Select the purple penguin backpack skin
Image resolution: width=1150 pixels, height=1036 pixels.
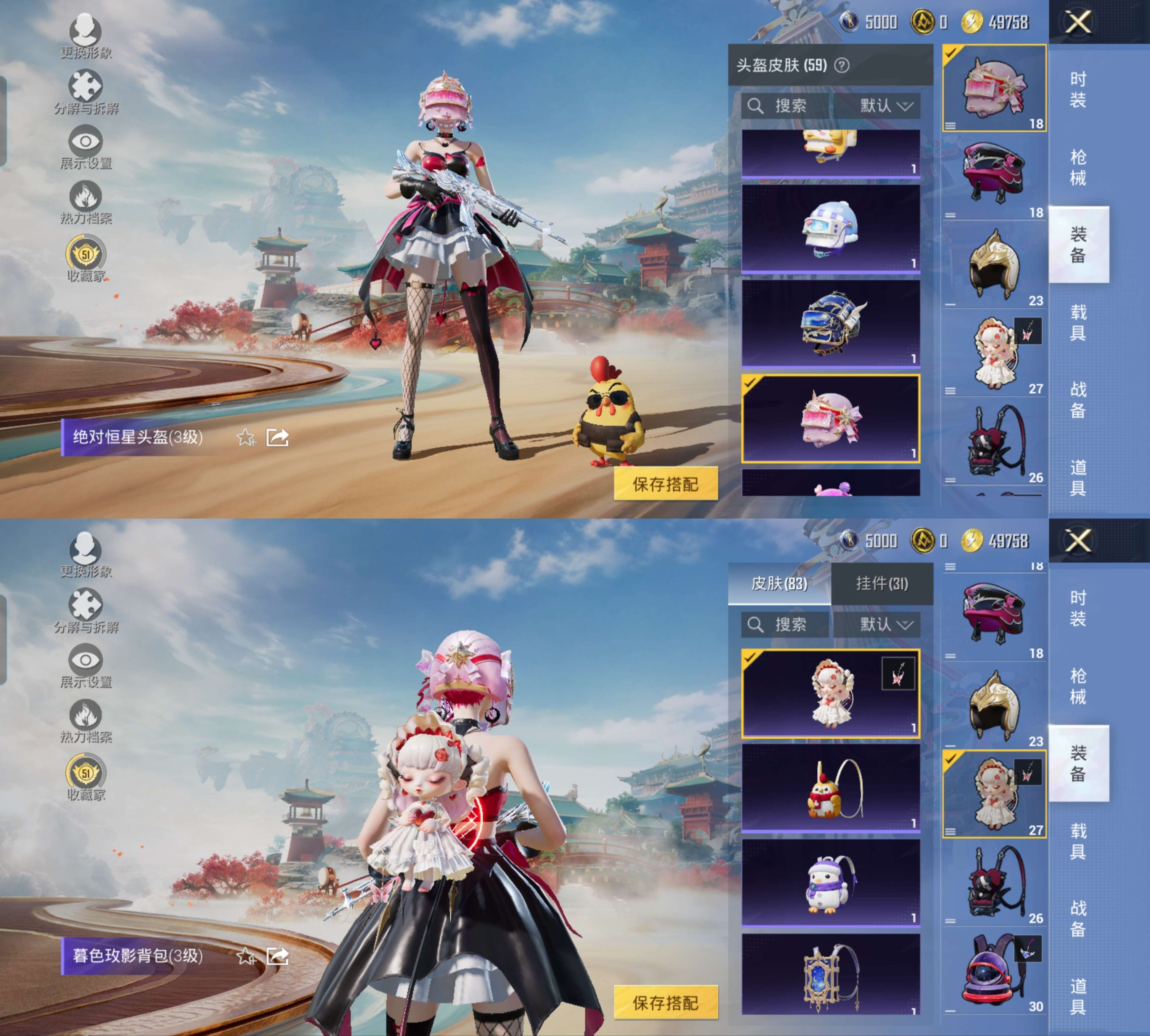[x=830, y=882]
